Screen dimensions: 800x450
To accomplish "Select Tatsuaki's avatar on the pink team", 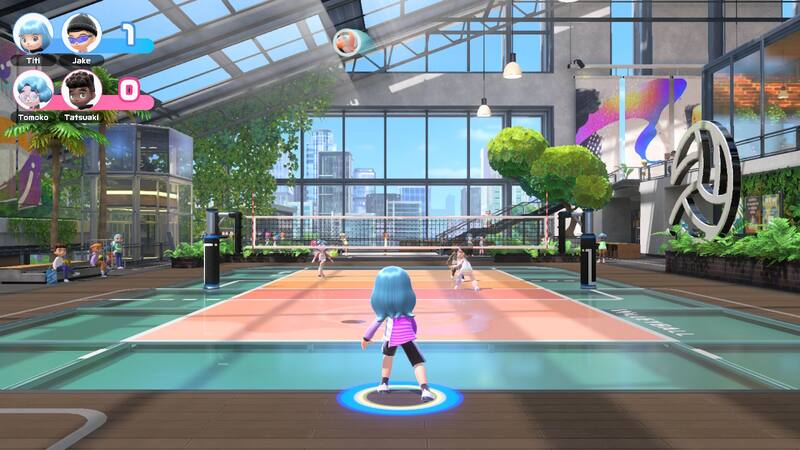I will pyautogui.click(x=81, y=89).
